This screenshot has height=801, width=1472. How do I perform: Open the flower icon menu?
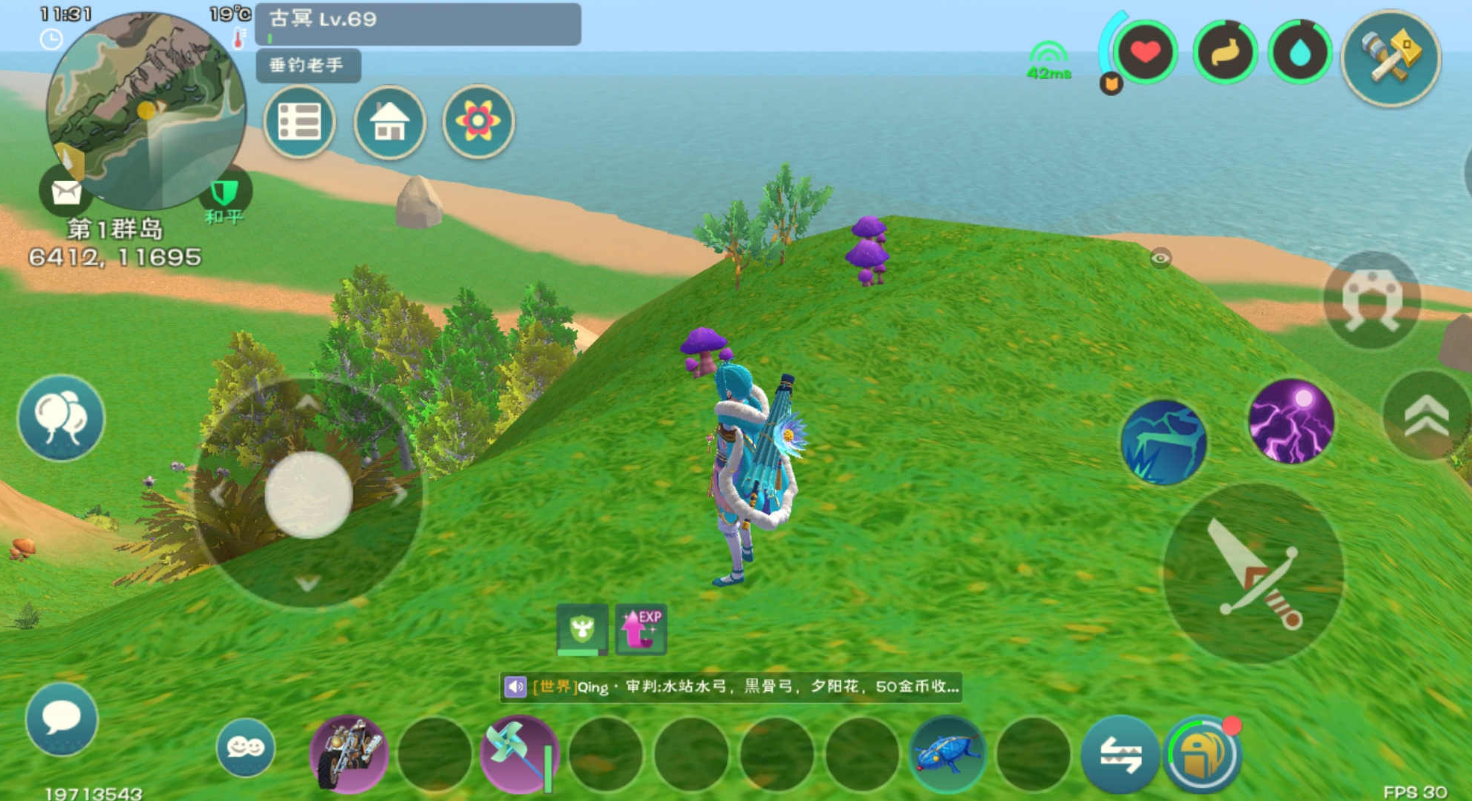coord(478,122)
